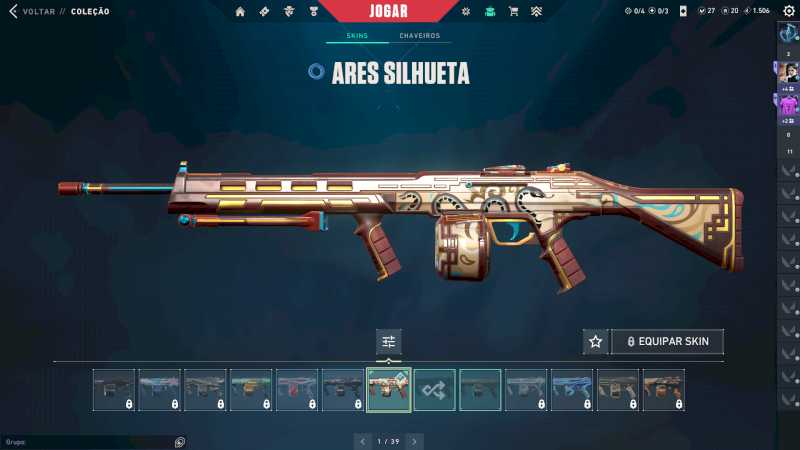Go to previous skin page arrow
Viewport: 800px width, 450px height.
361,441
